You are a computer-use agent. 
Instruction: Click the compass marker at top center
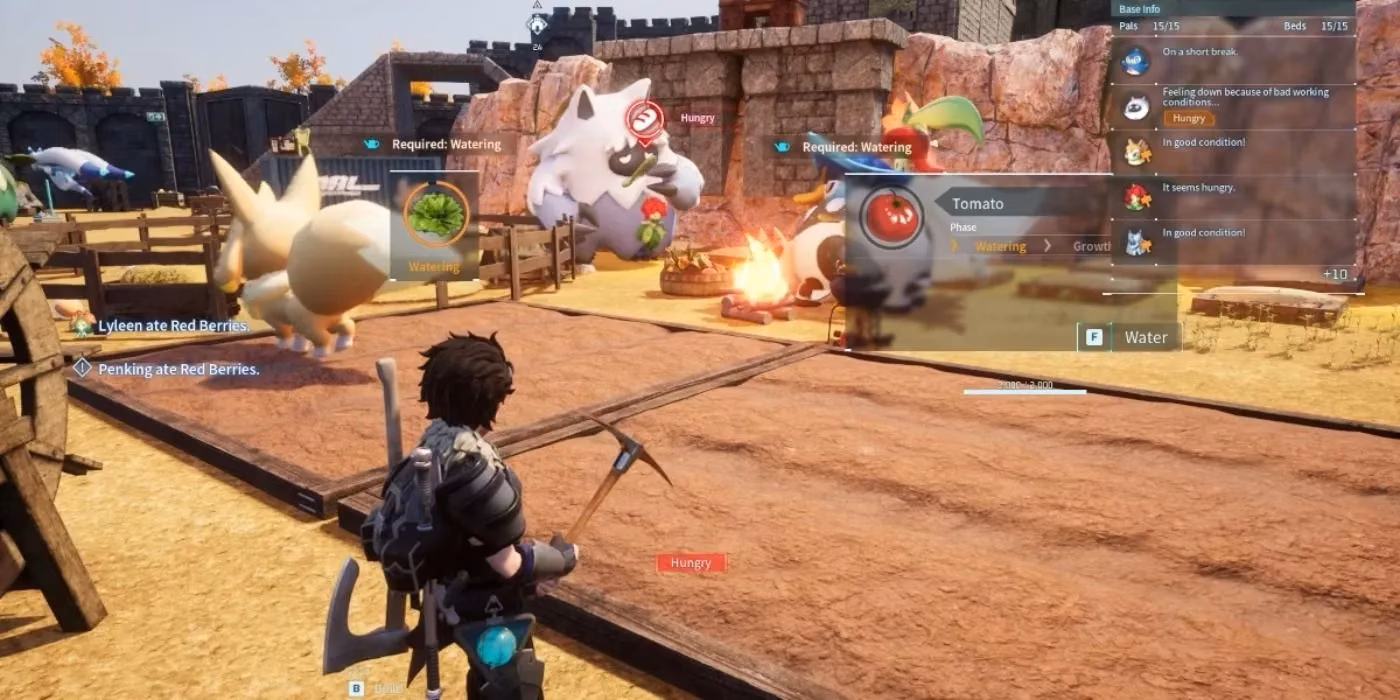[538, 25]
